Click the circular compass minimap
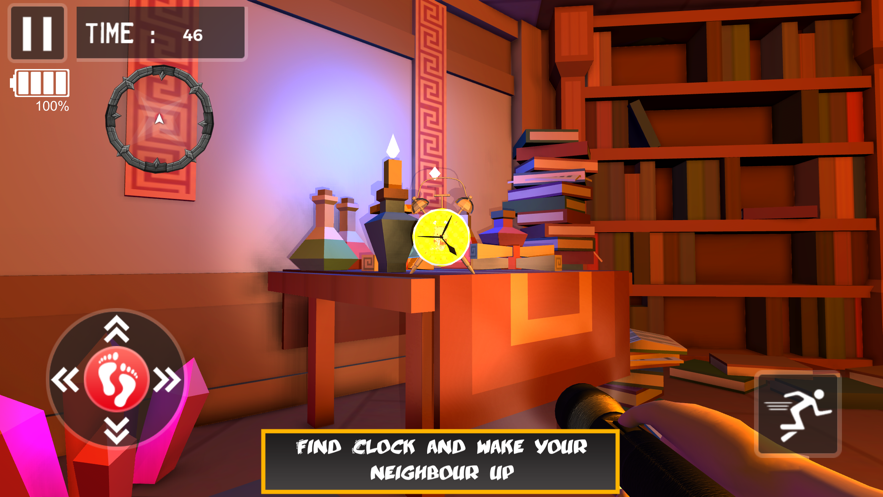This screenshot has width=883, height=497. (x=159, y=119)
